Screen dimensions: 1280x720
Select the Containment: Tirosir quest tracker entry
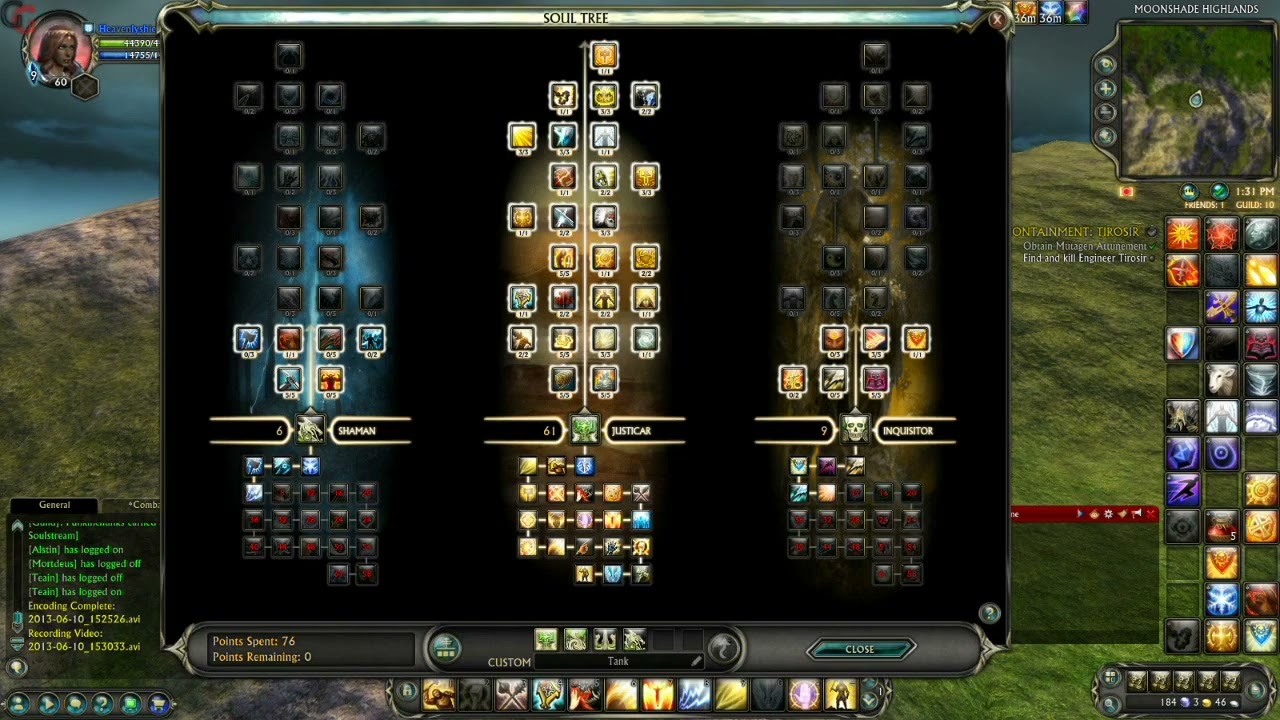pos(1078,232)
